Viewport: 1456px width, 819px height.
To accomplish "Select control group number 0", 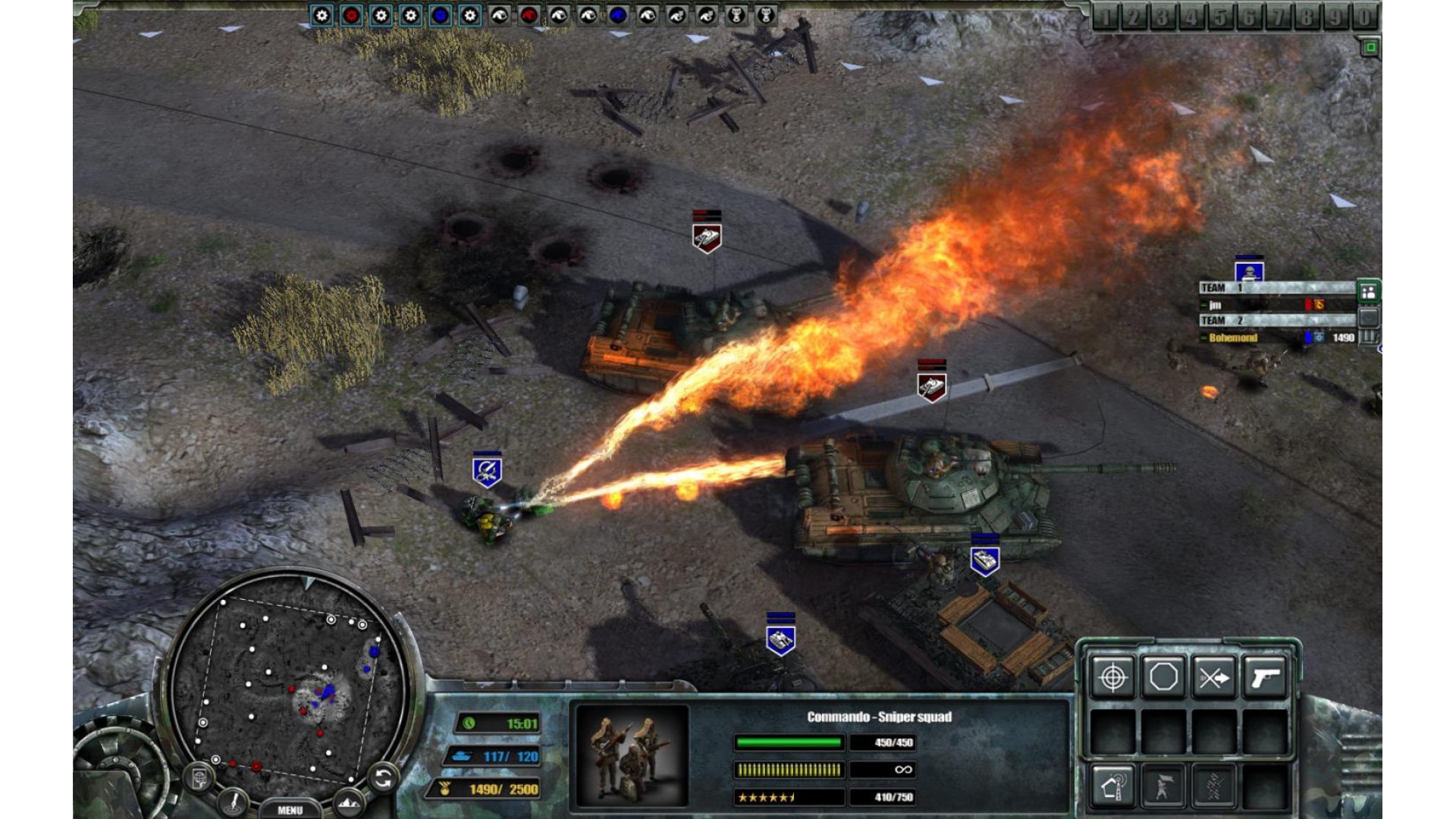I will (1363, 17).
